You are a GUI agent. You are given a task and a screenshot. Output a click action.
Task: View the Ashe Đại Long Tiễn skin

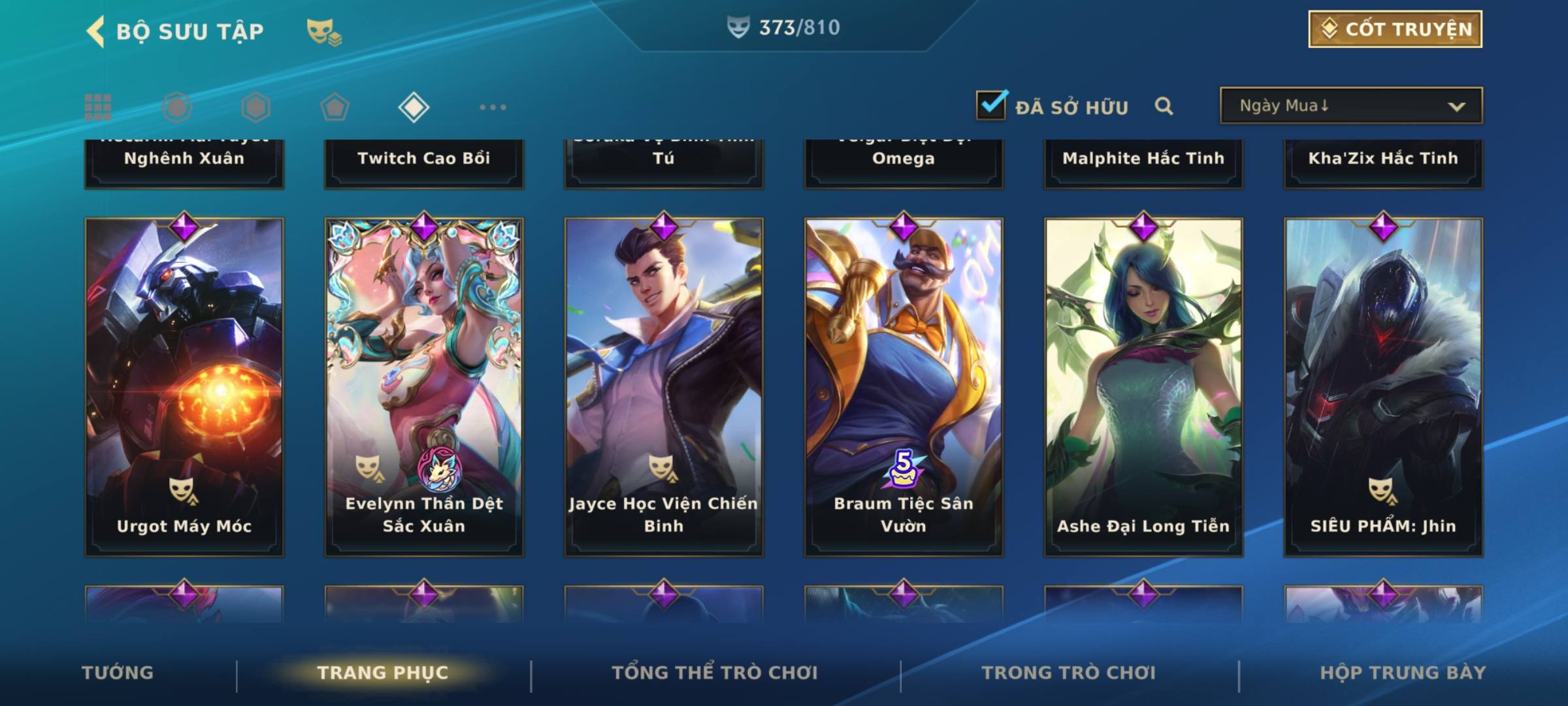[1143, 387]
